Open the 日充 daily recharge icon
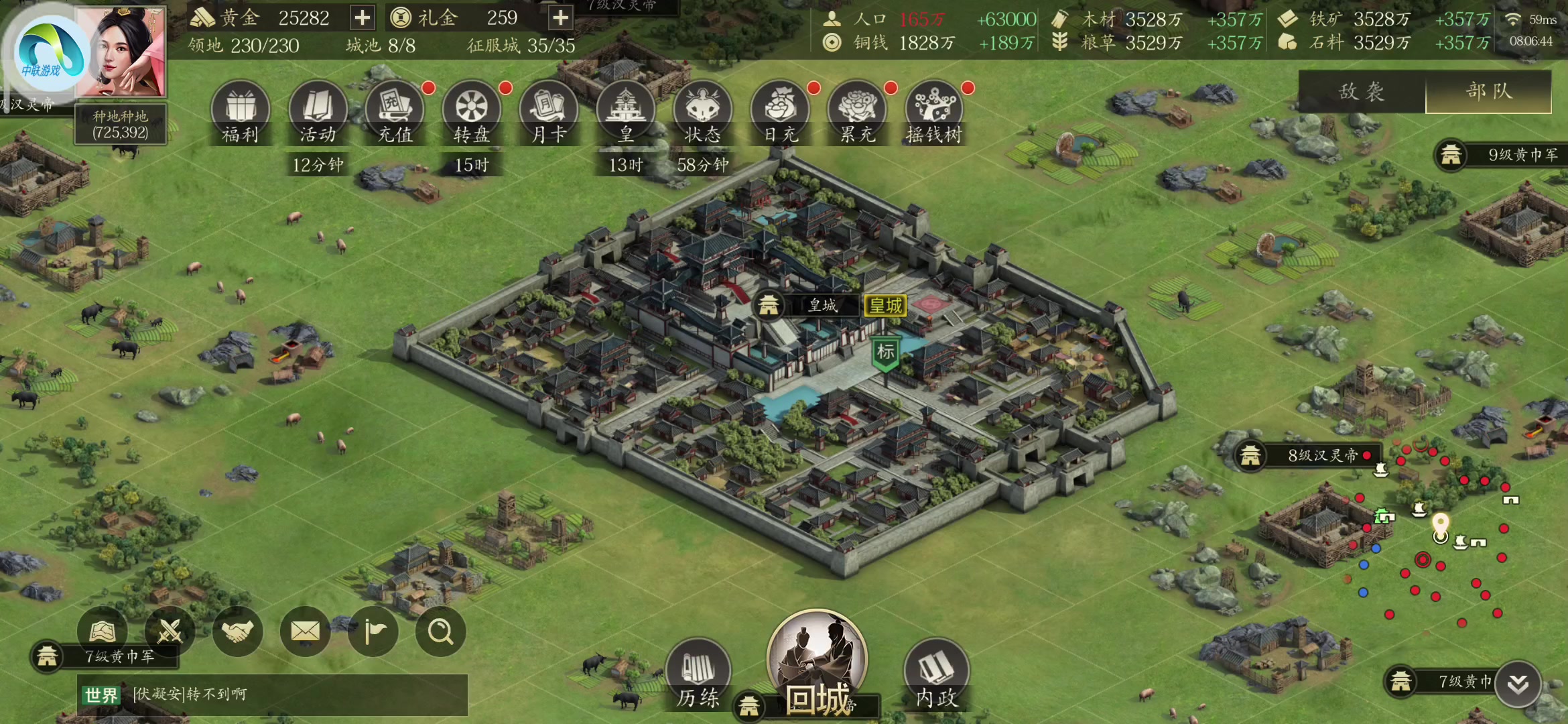Viewport: 1568px width, 724px height. (x=781, y=112)
